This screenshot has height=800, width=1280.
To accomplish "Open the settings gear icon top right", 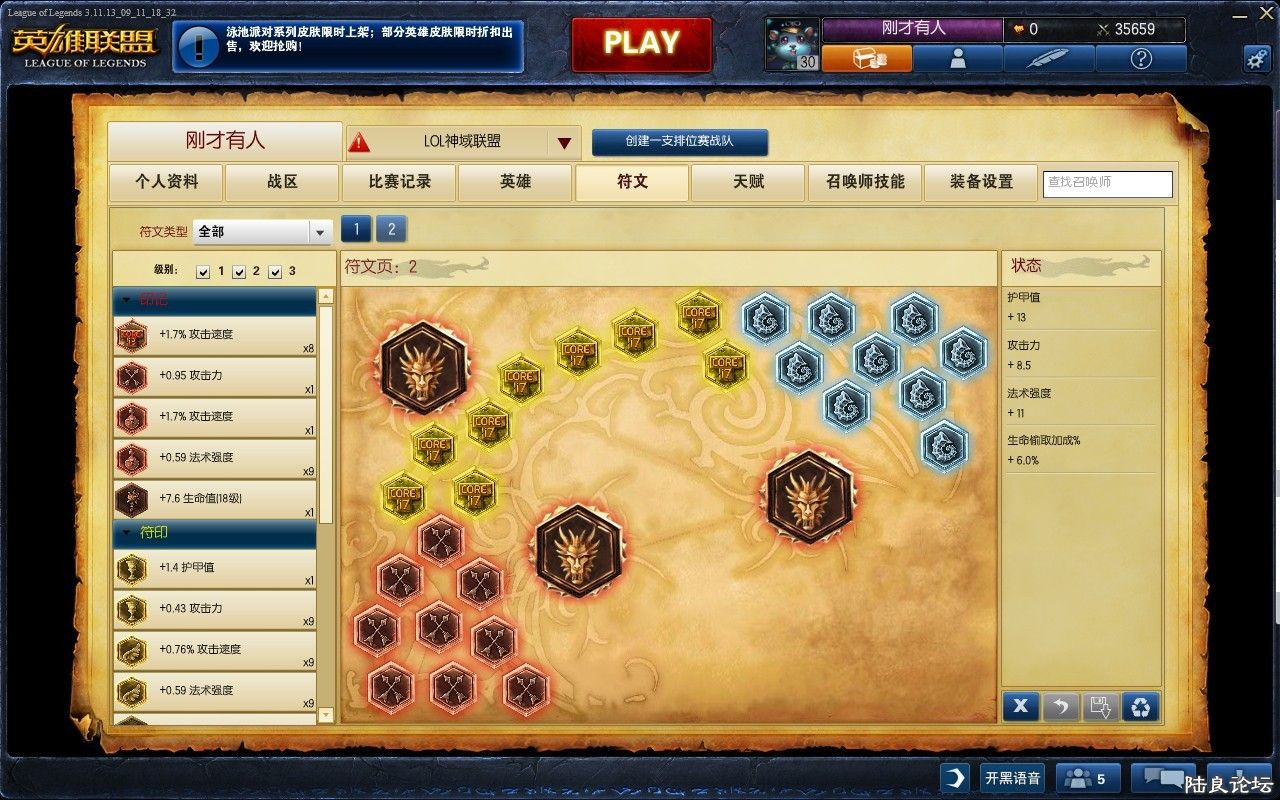I will tap(1257, 59).
